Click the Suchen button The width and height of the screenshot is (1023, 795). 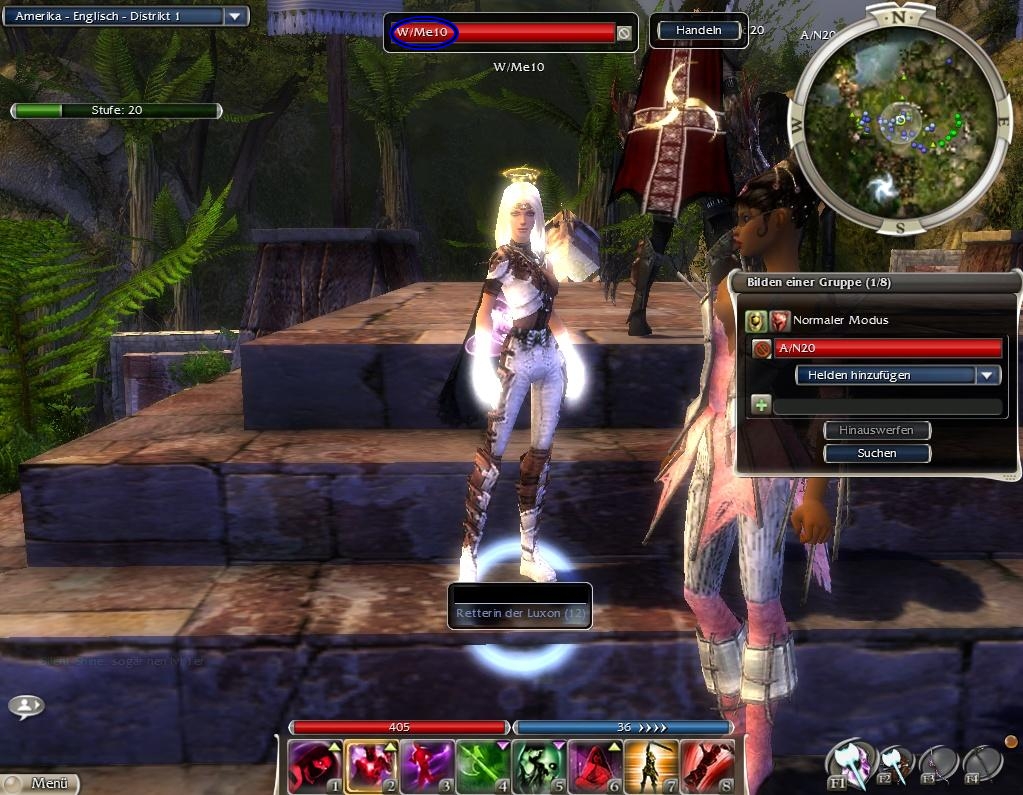click(877, 453)
